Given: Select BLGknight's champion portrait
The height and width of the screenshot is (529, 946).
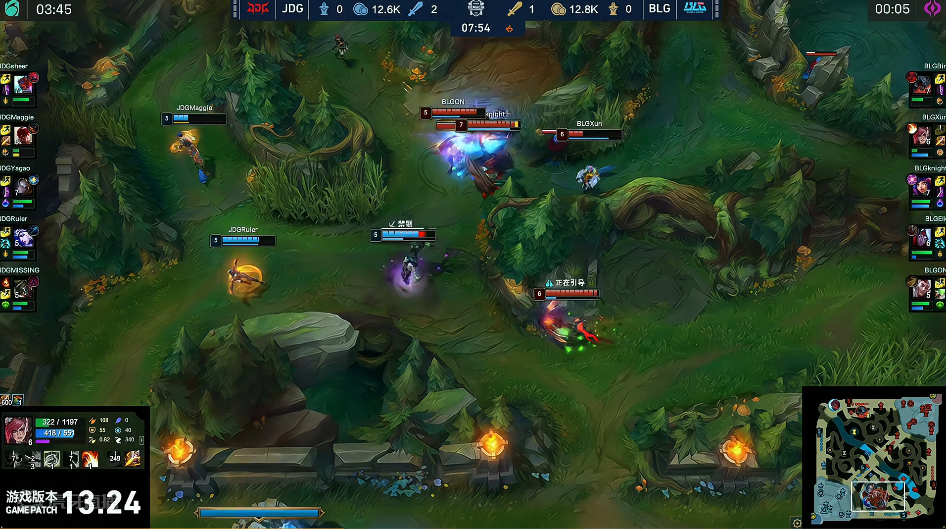Looking at the screenshot, I should [x=922, y=187].
